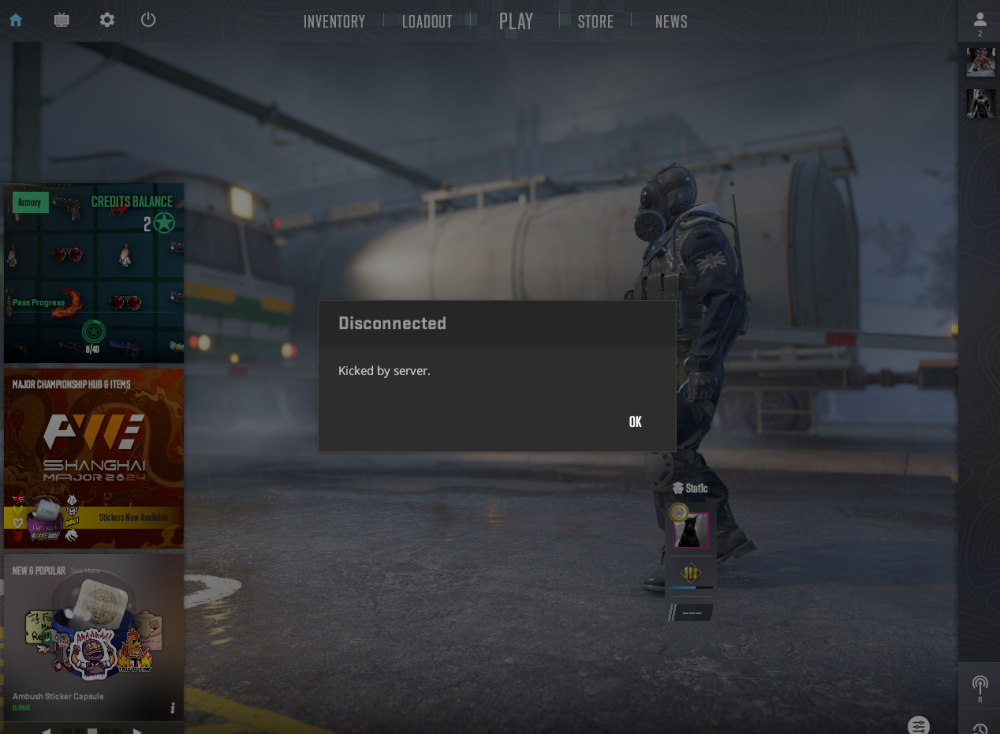Image resolution: width=1000 pixels, height=734 pixels.
Task: Open the Store tab
Action: [595, 21]
